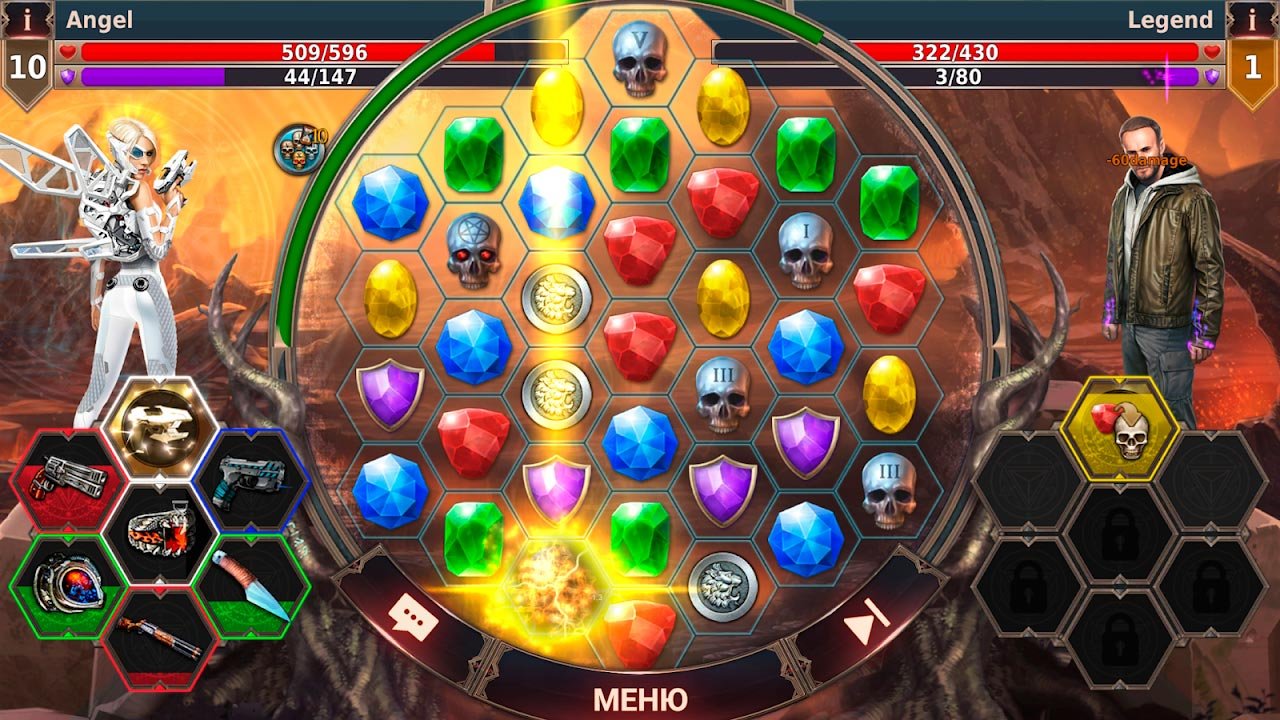Select the blue-bordered striped pistol ability
The image size is (1280, 720).
(253, 476)
